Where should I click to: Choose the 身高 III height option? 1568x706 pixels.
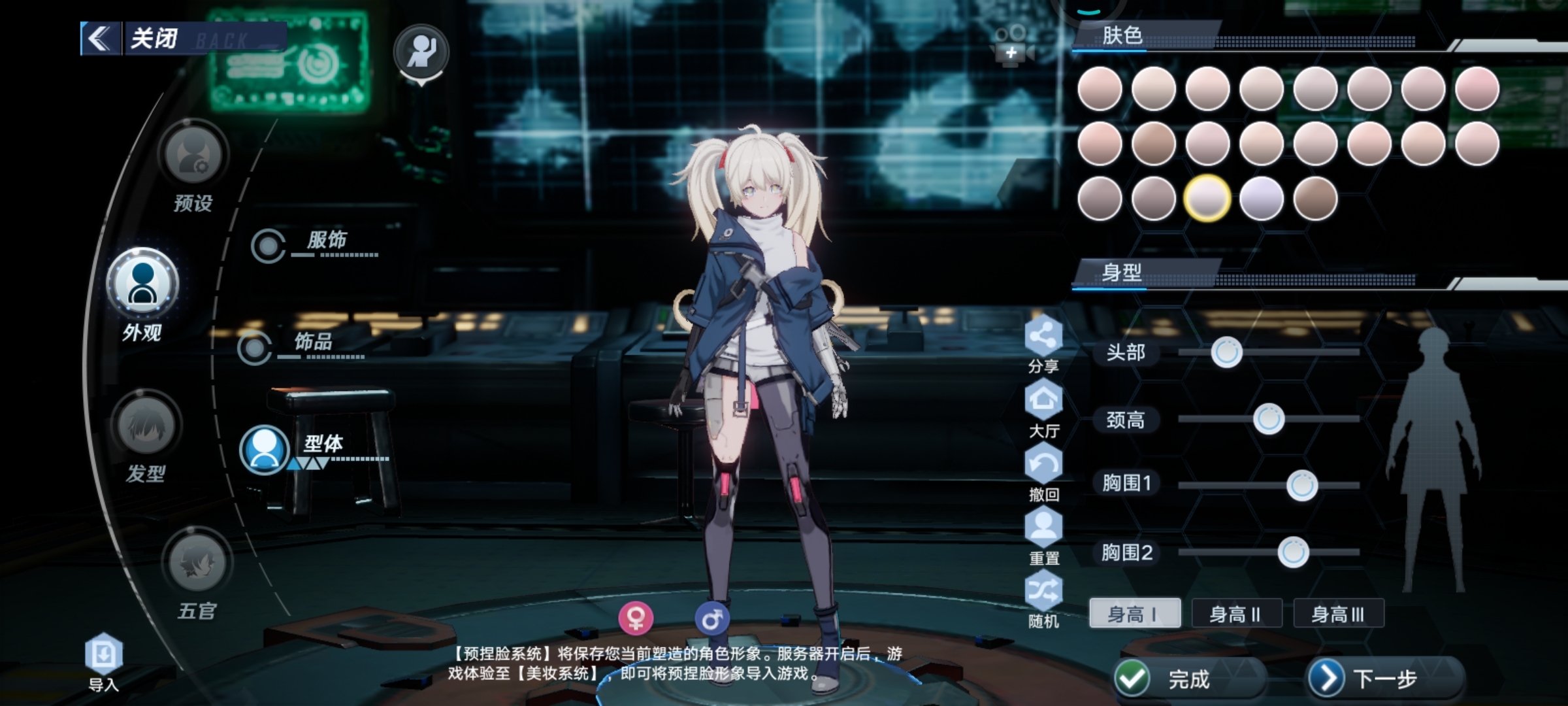(x=1338, y=614)
